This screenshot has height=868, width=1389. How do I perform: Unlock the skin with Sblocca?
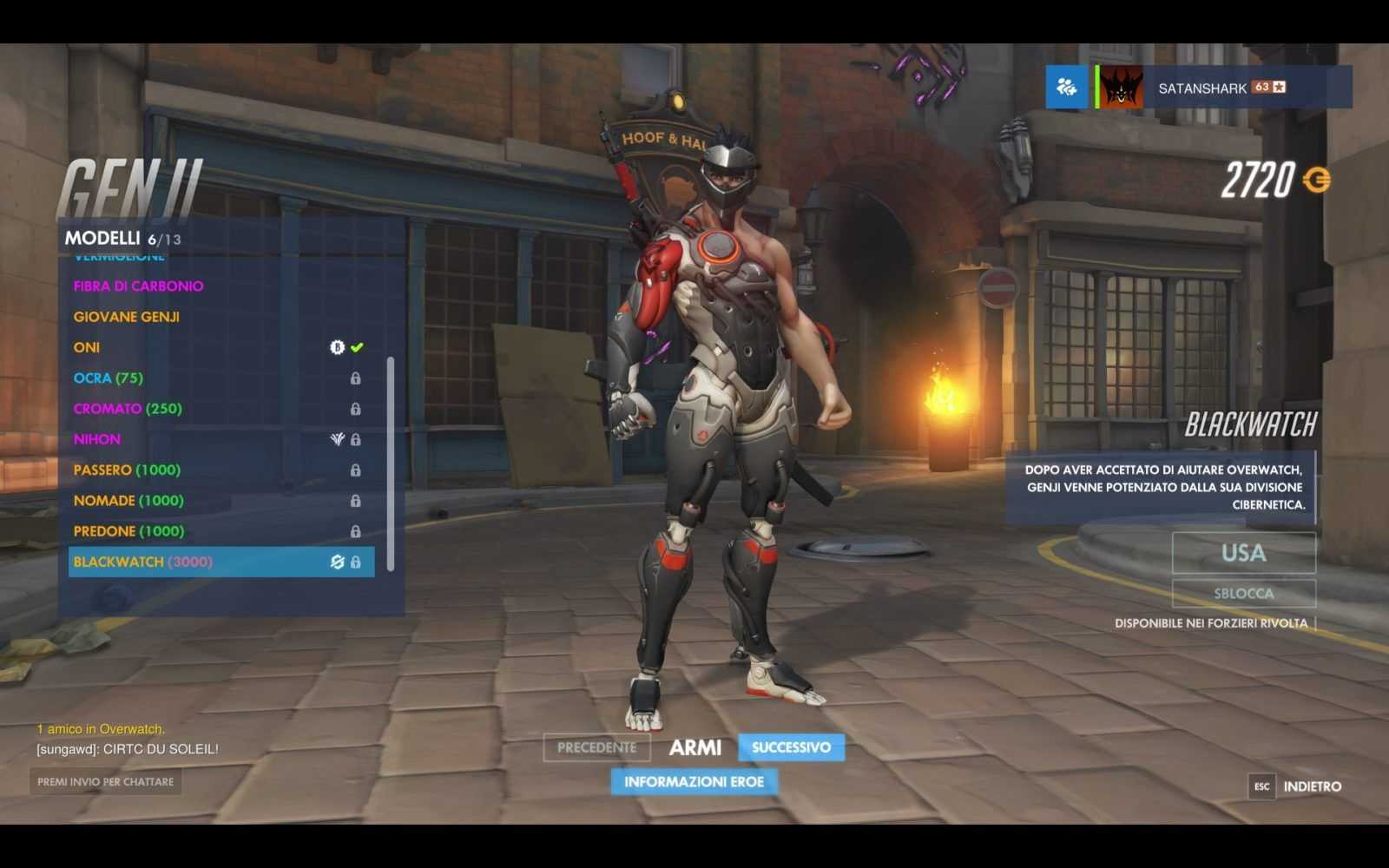click(x=1243, y=594)
